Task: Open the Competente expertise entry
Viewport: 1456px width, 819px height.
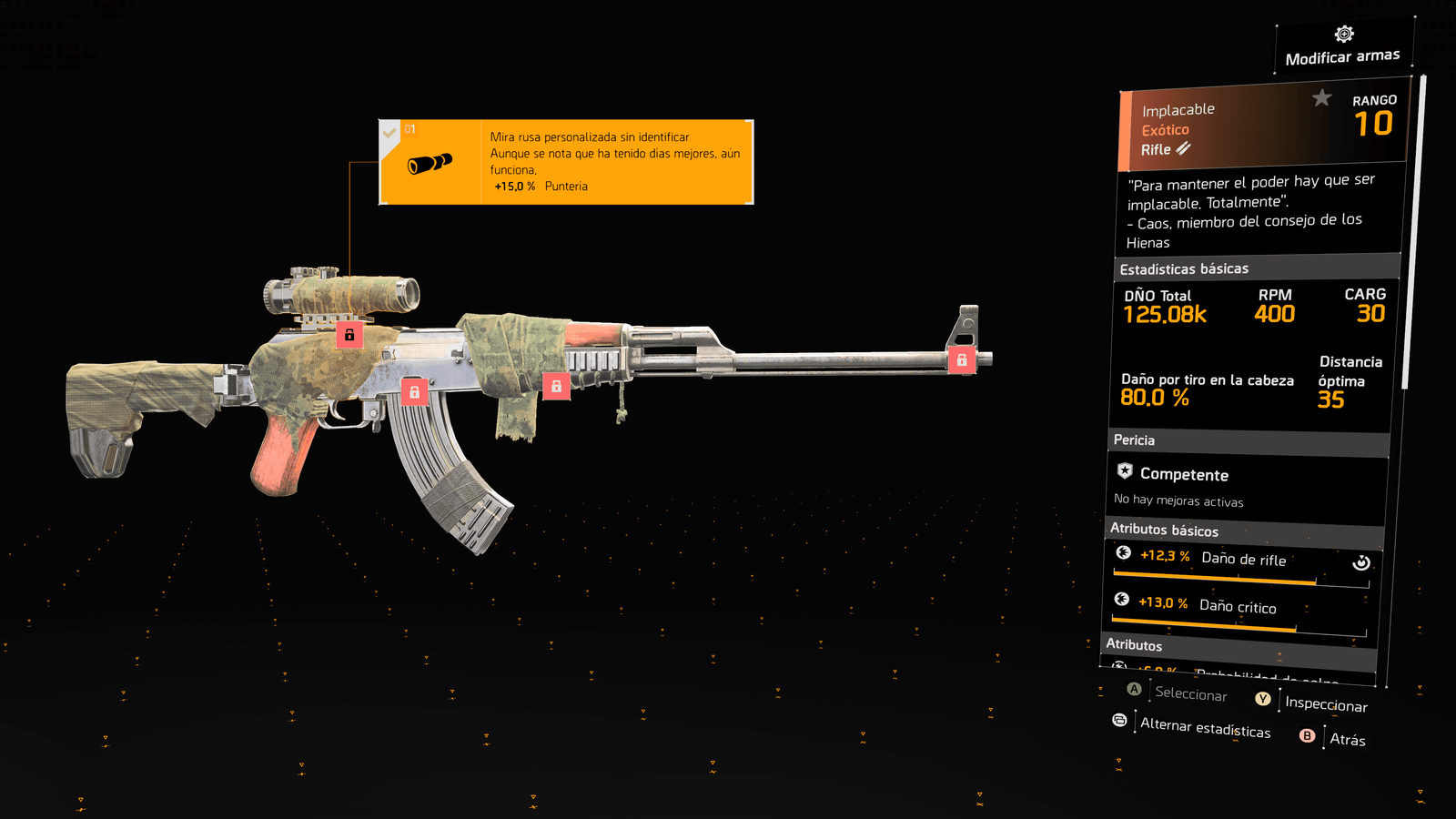Action: 1183,475
